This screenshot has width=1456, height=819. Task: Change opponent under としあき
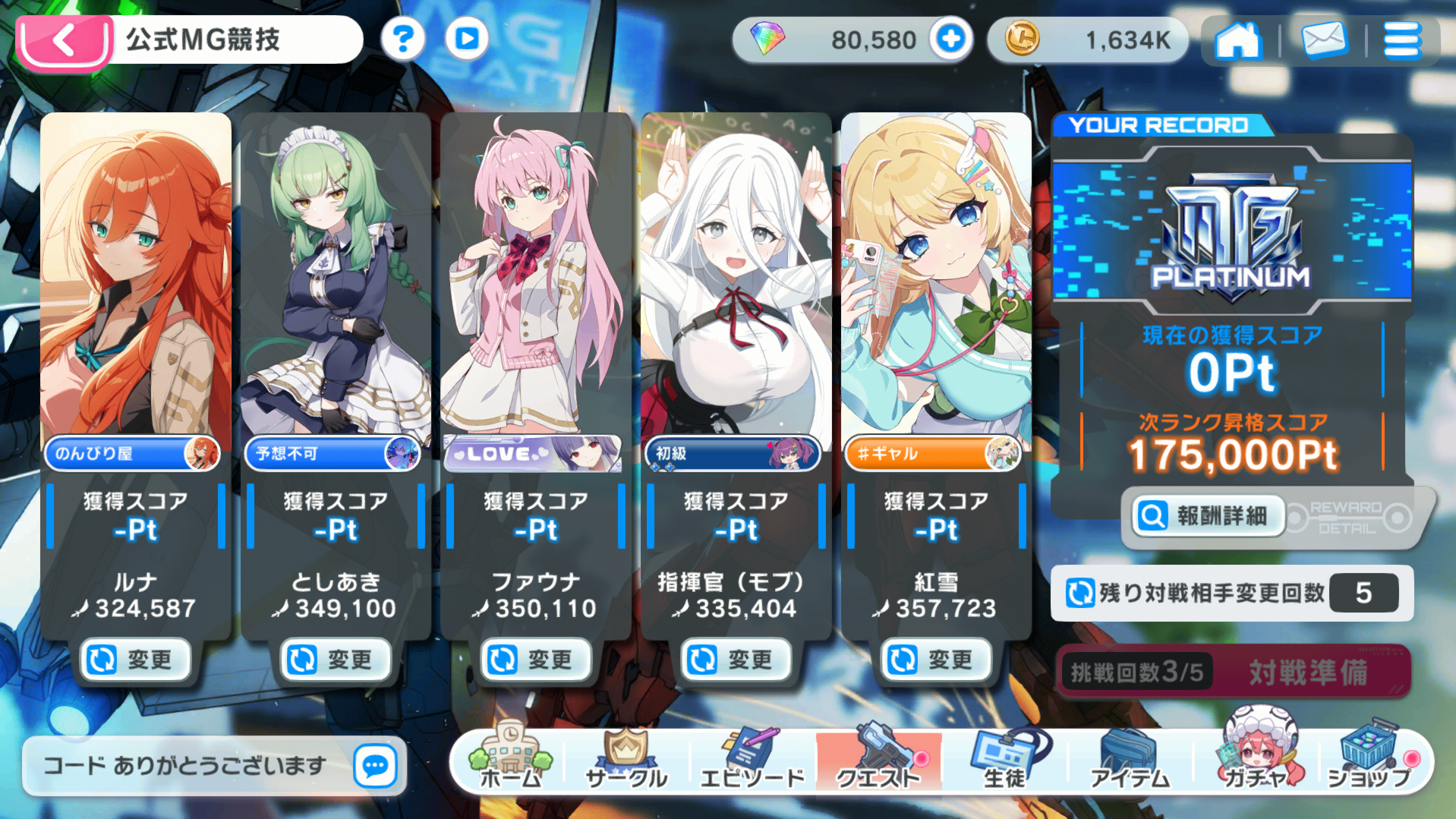[336, 660]
